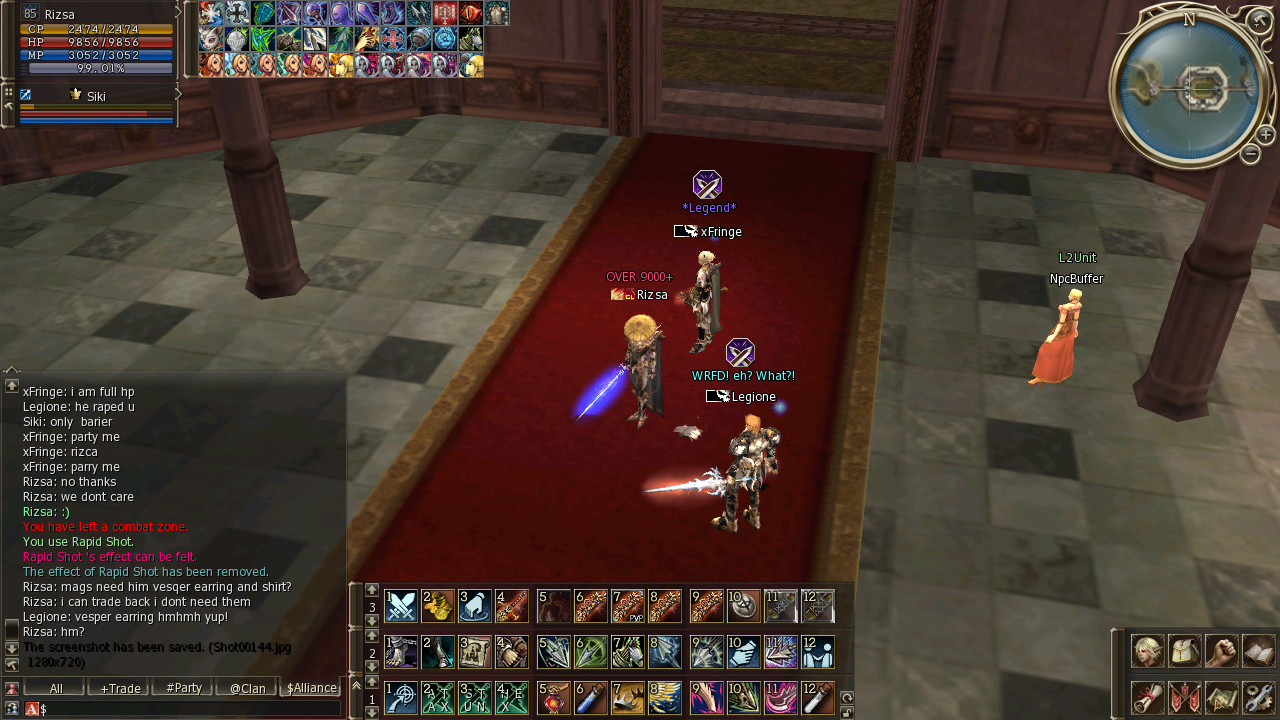Show the All chat tab

(56, 688)
